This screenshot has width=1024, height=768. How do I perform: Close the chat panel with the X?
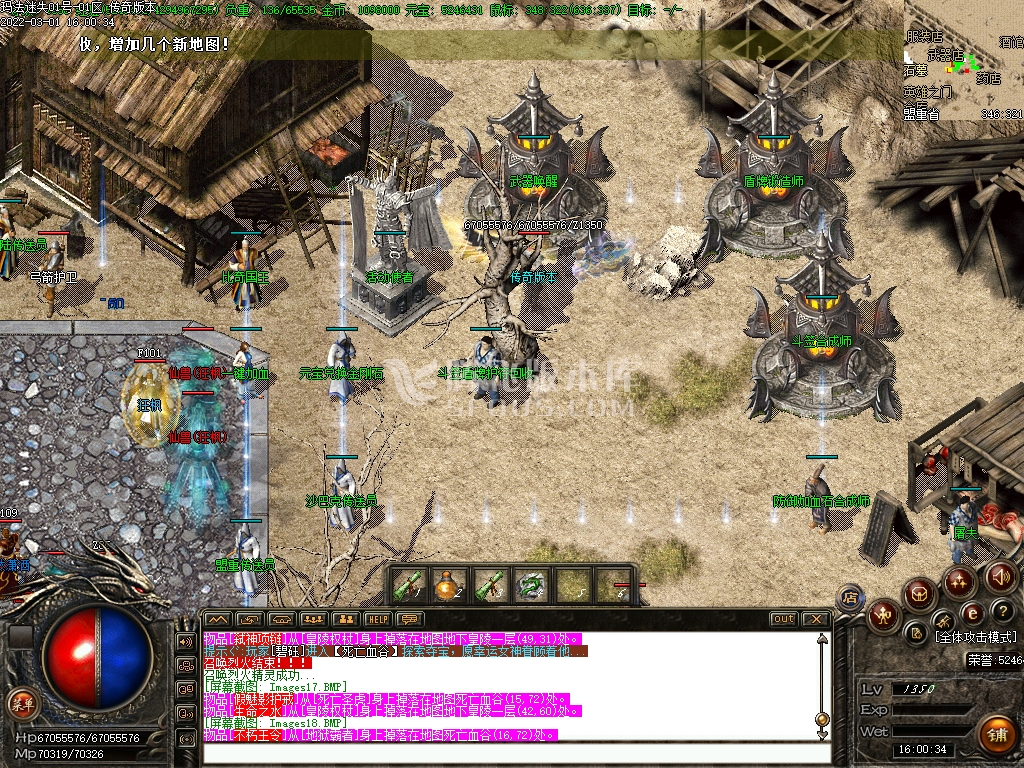[x=815, y=619]
